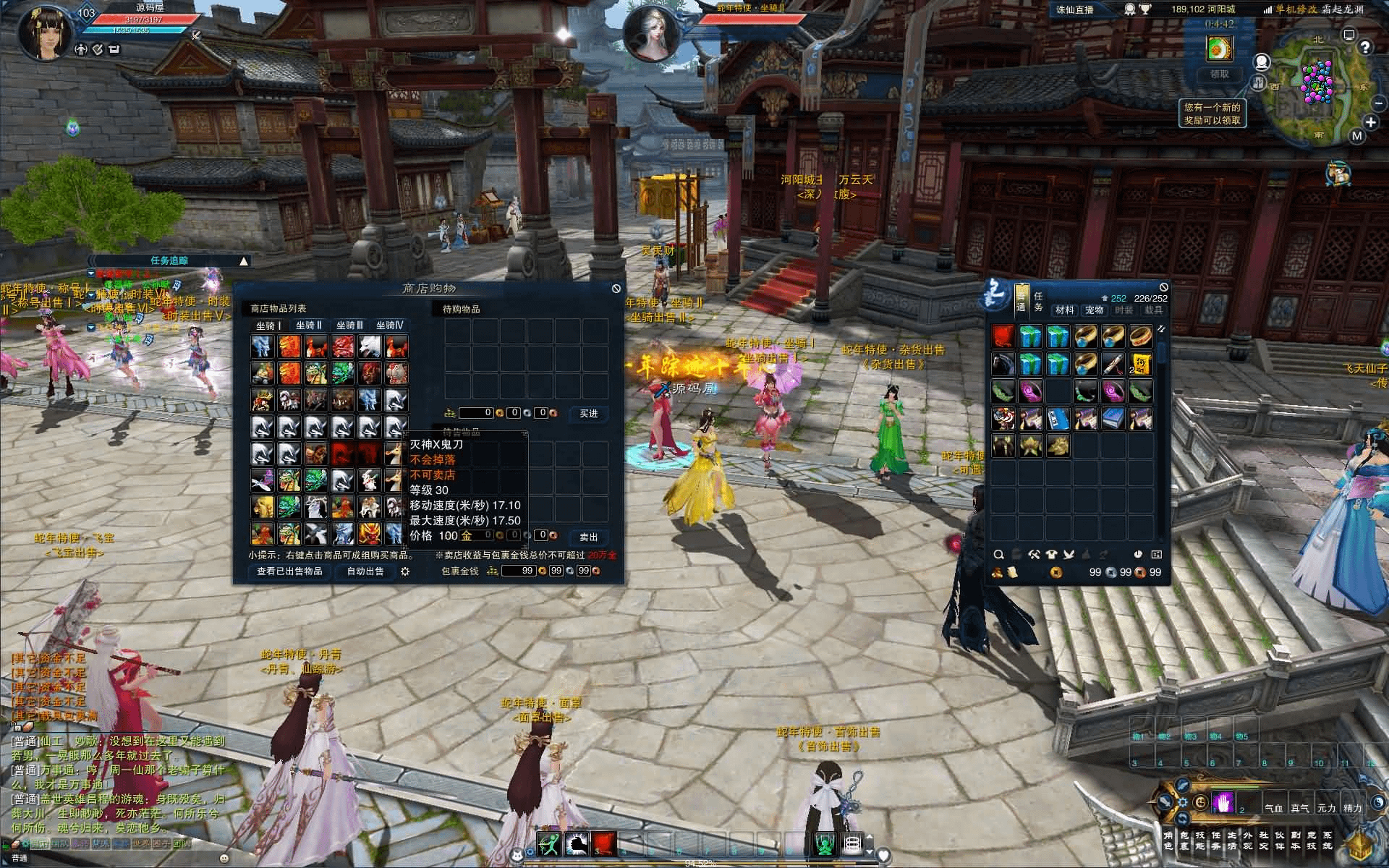This screenshot has width=1389, height=868.
Task: Select the 任务 bag tab
Action: (1038, 302)
